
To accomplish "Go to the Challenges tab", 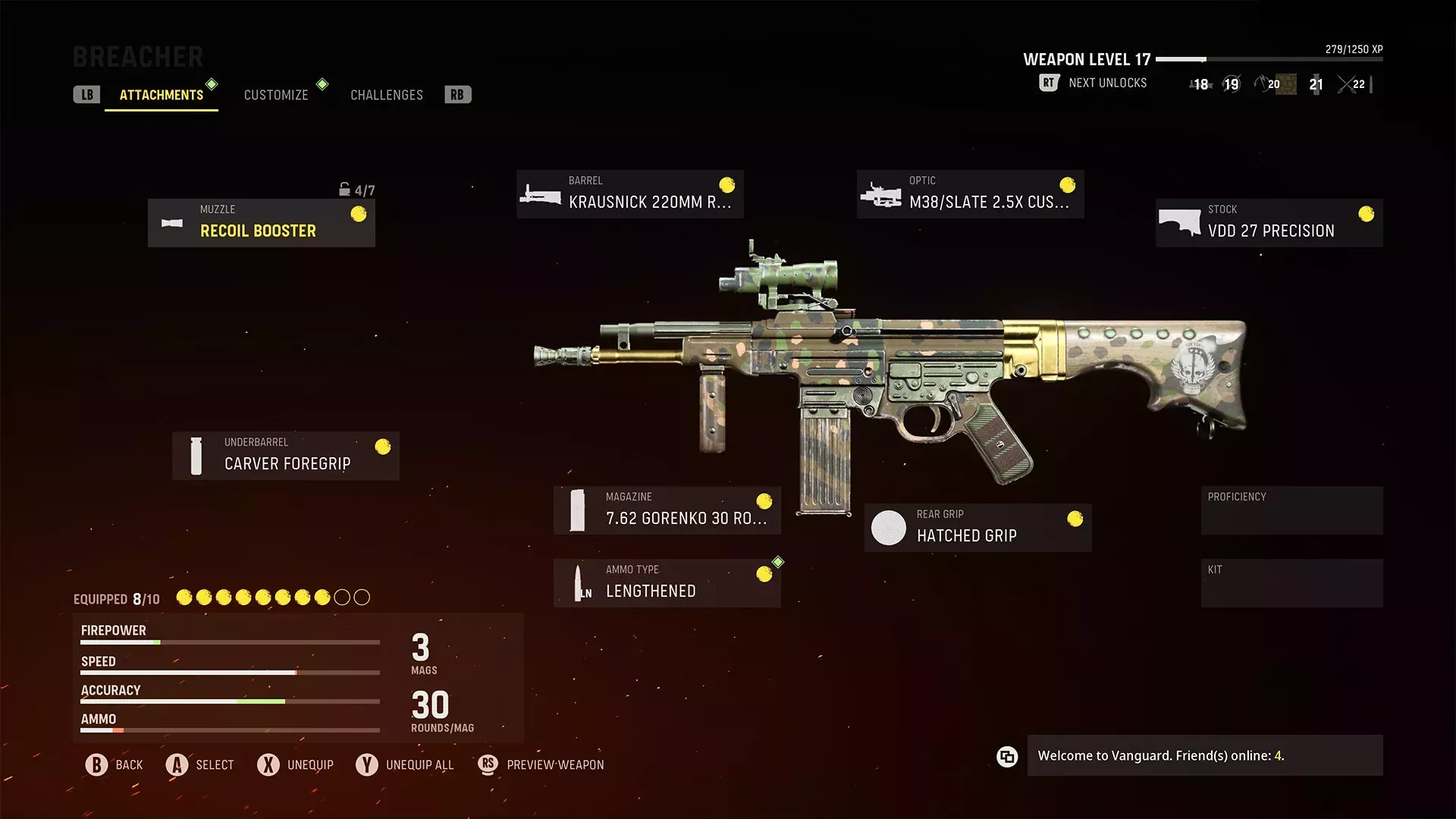I will (386, 95).
